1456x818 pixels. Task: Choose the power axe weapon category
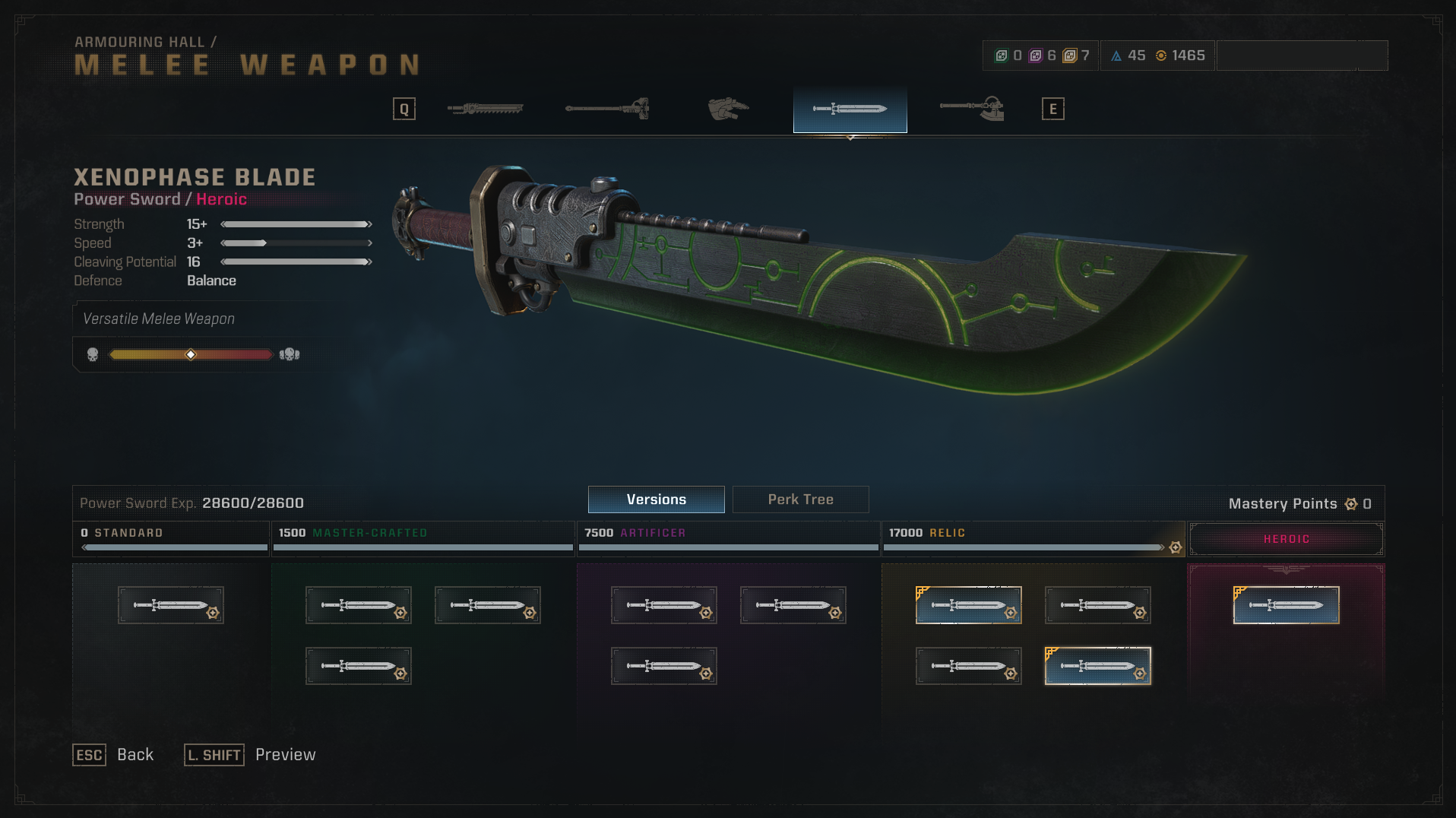(x=972, y=109)
